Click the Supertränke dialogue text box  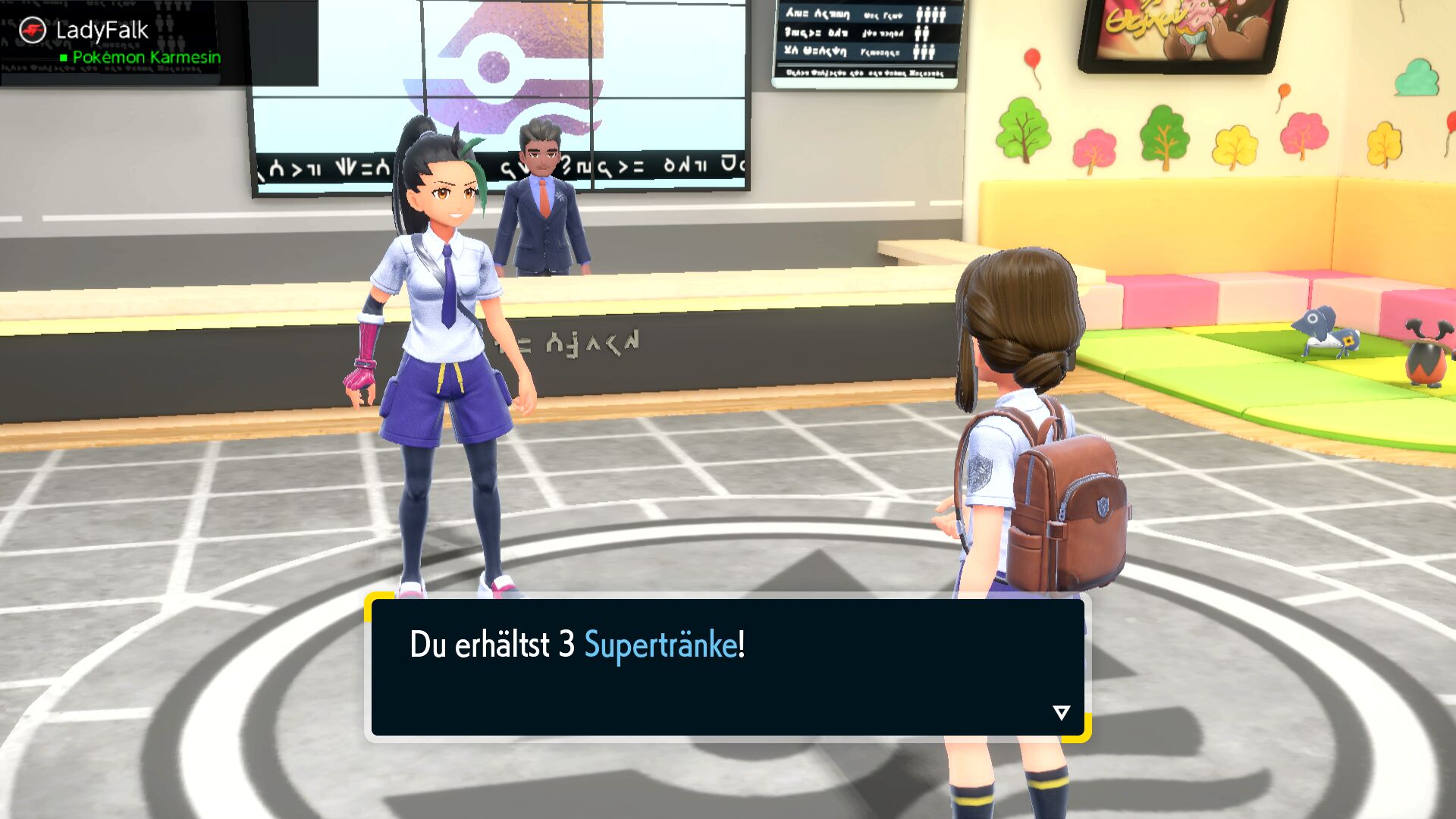click(x=727, y=667)
